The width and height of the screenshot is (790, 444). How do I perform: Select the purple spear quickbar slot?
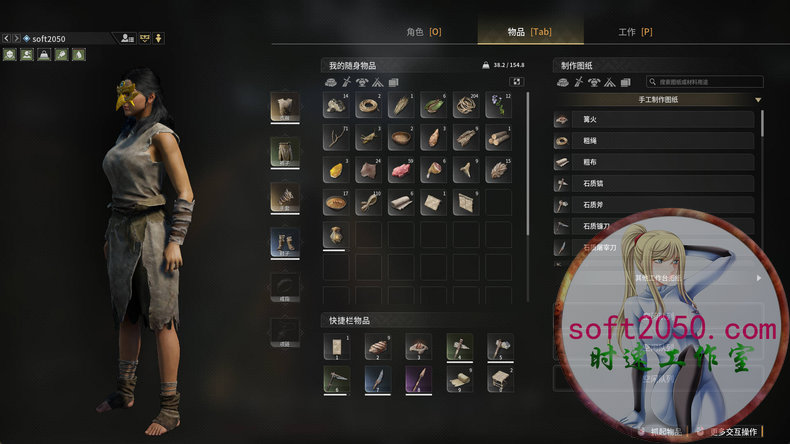point(418,380)
